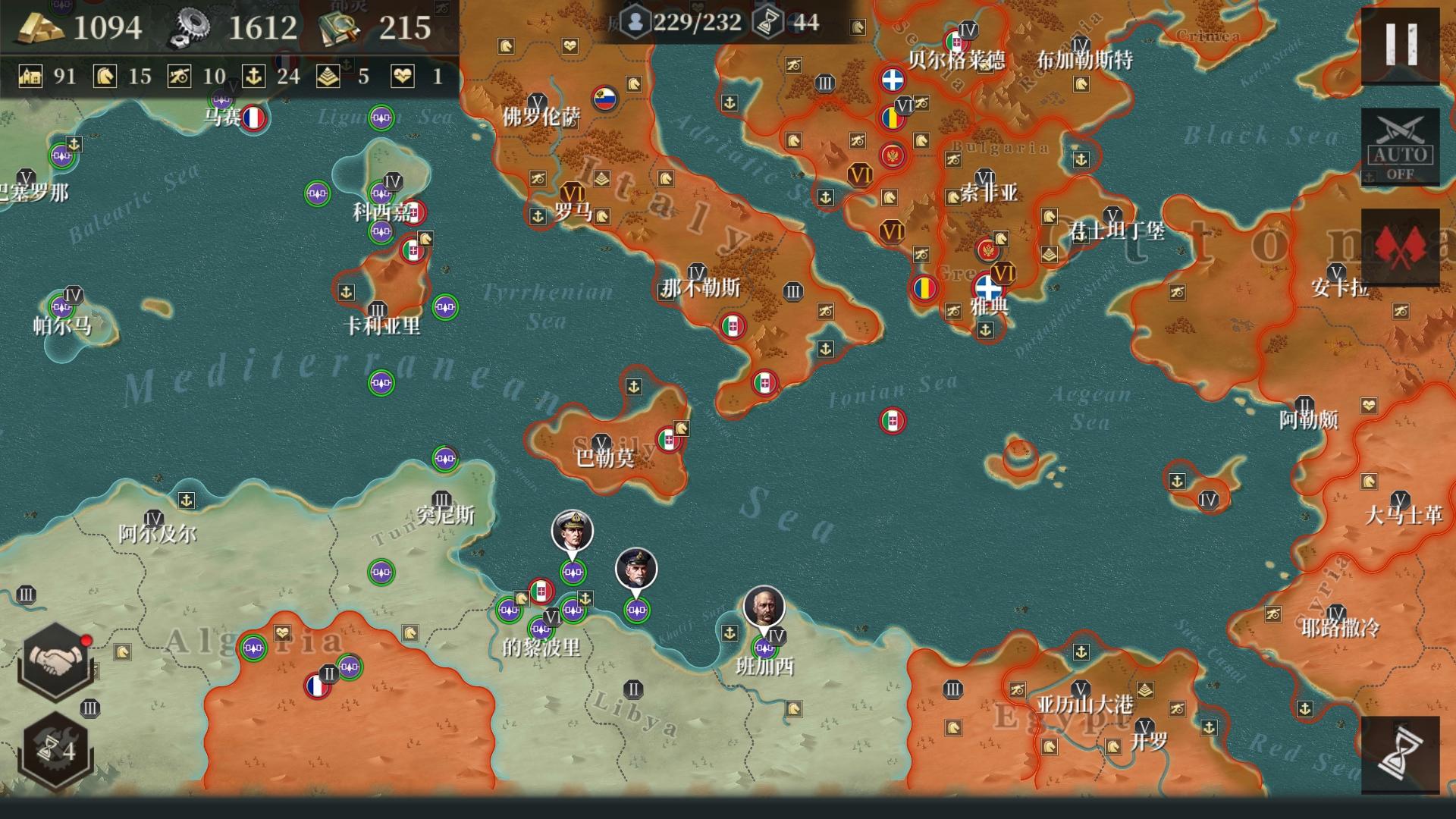
Task: Select the Greek unit at Athens
Action: [987, 288]
